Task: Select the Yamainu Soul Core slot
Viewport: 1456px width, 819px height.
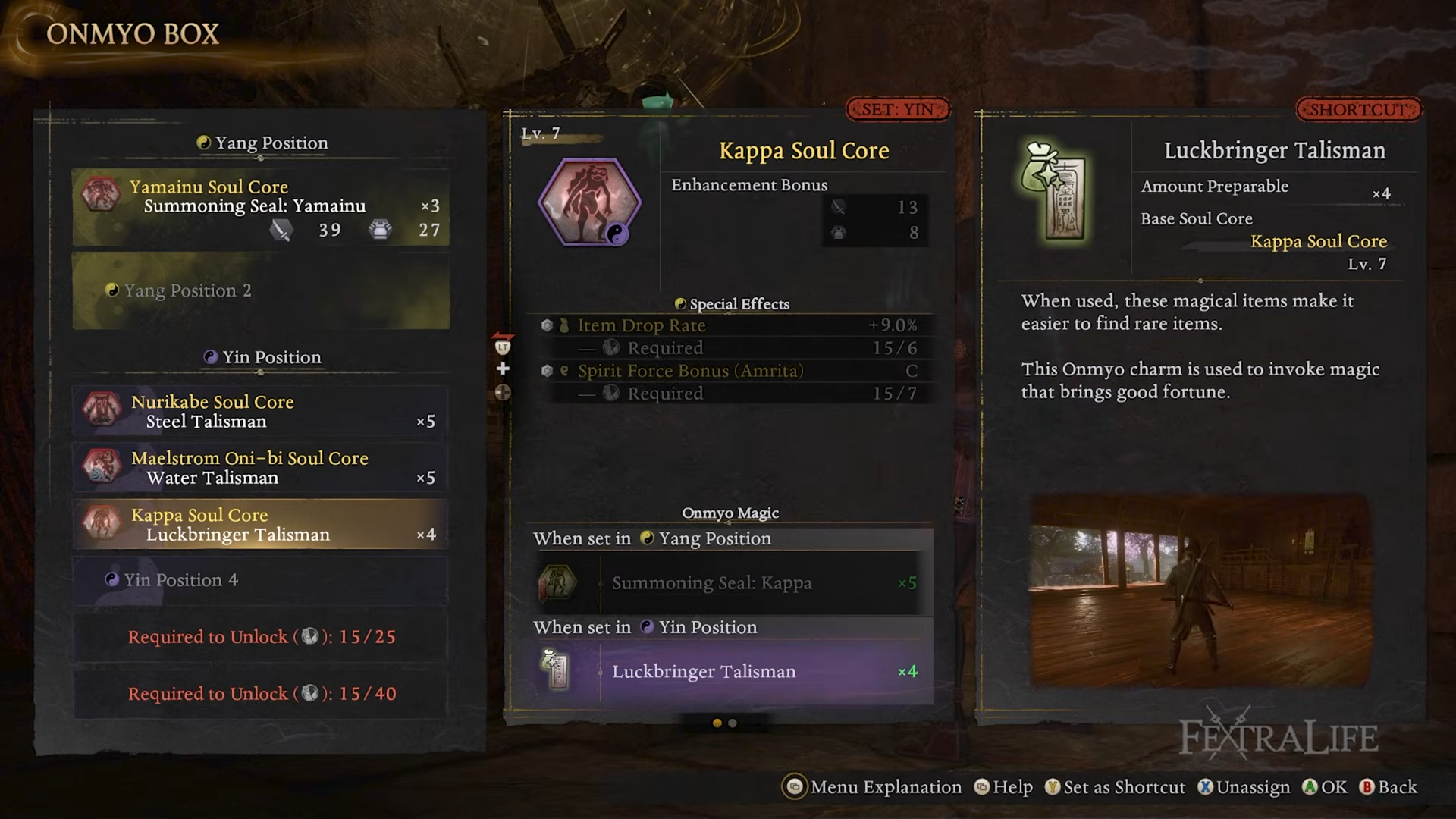Action: [x=260, y=207]
